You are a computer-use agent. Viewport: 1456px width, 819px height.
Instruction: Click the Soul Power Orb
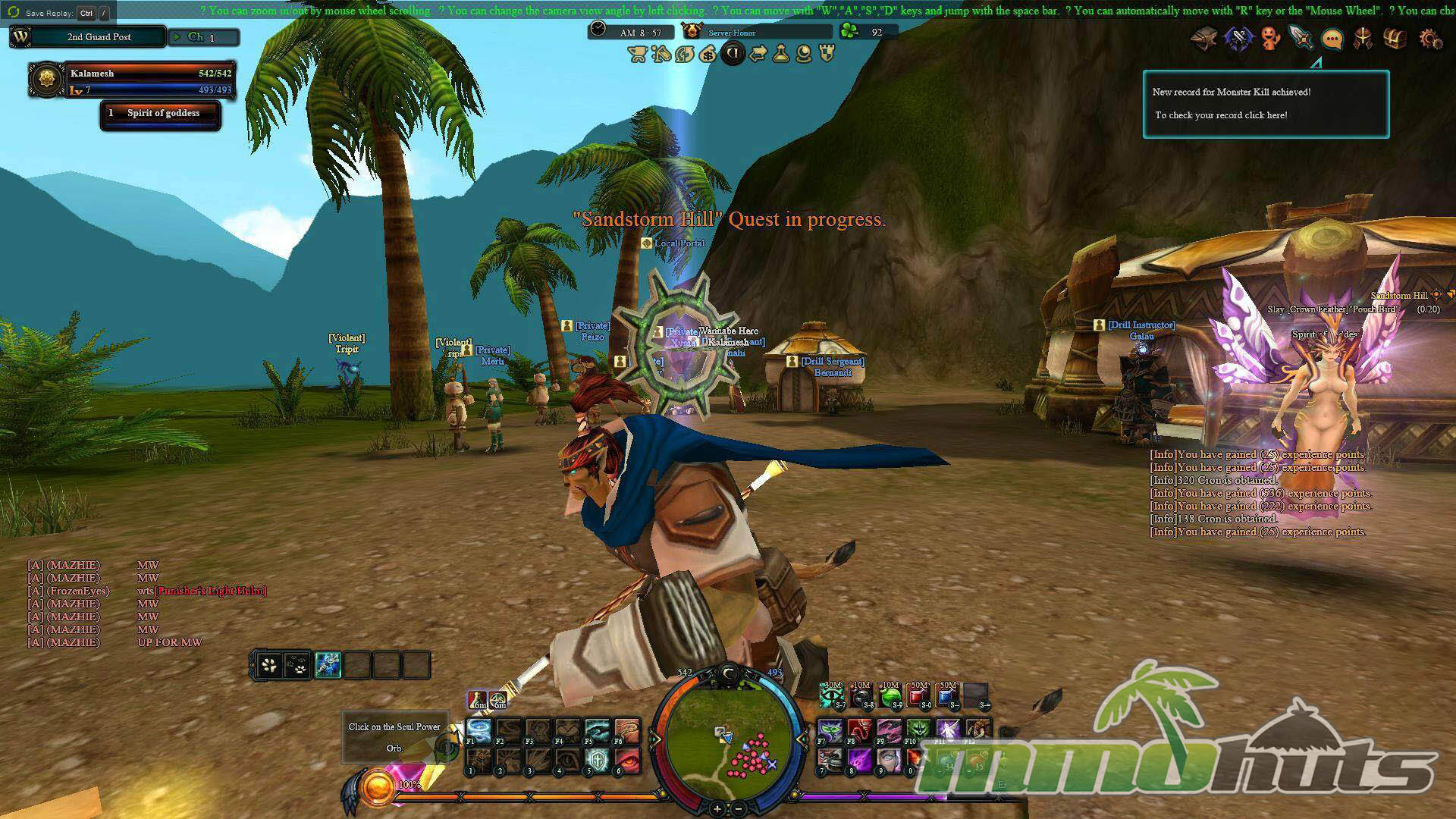(377, 789)
